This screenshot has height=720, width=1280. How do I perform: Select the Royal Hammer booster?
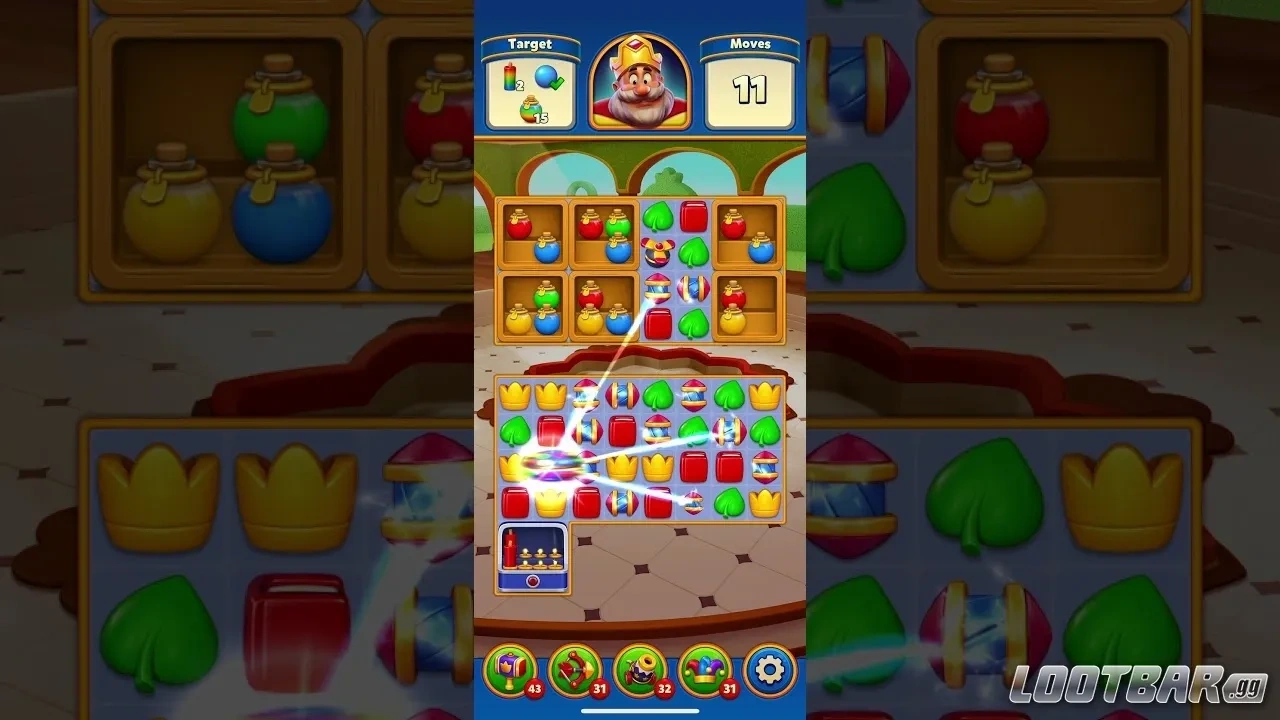tap(512, 670)
